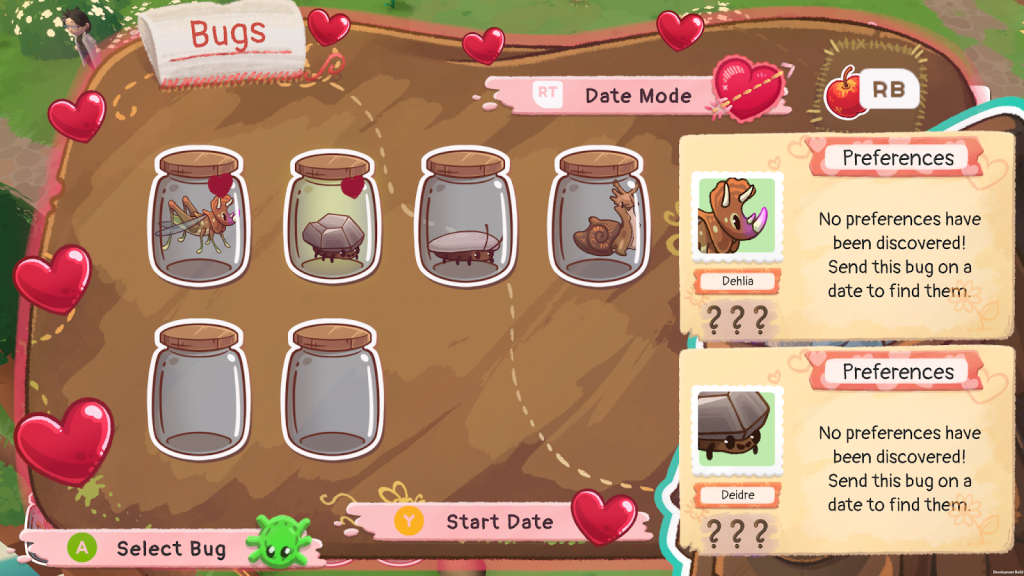View Dehlia's portrait card
Screen dimensions: 1024x576
tap(738, 216)
